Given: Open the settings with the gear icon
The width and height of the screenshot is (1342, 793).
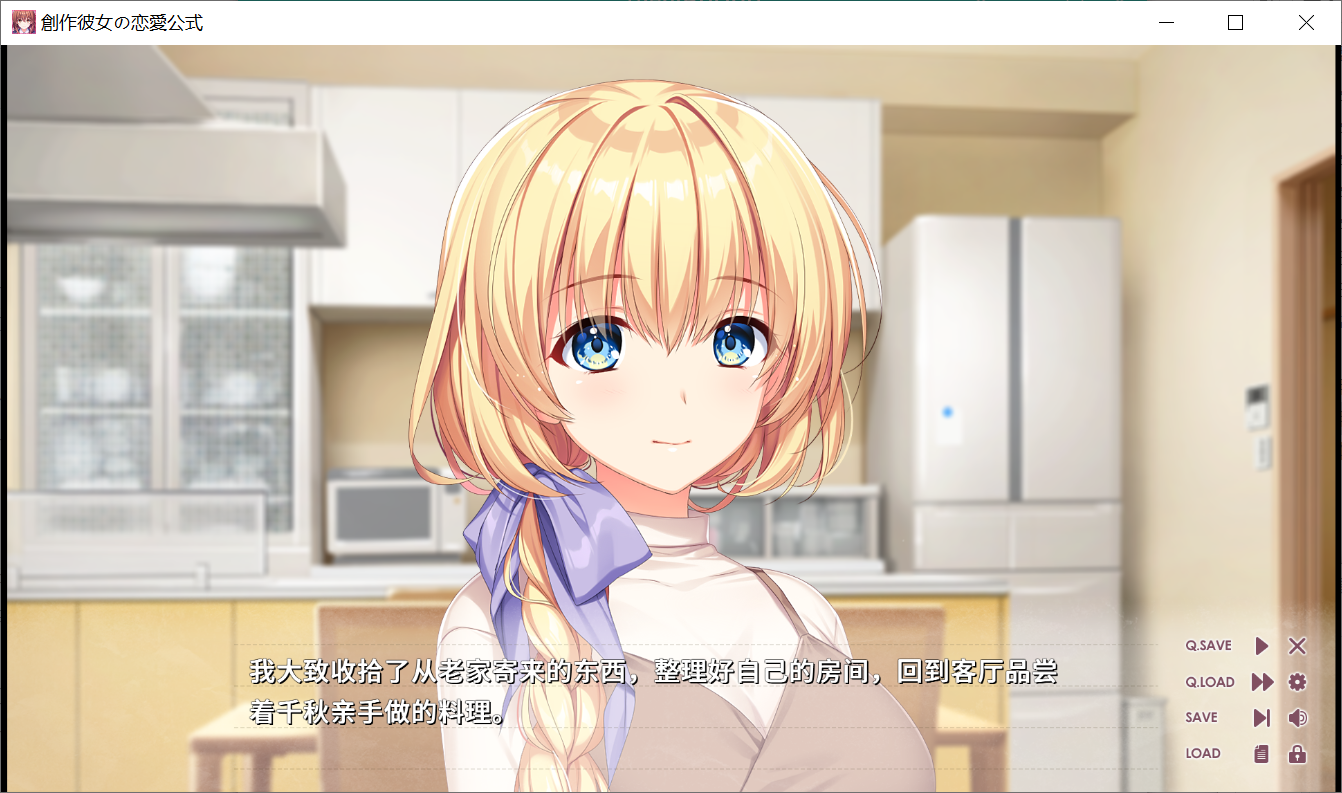Looking at the screenshot, I should tap(1297, 682).
